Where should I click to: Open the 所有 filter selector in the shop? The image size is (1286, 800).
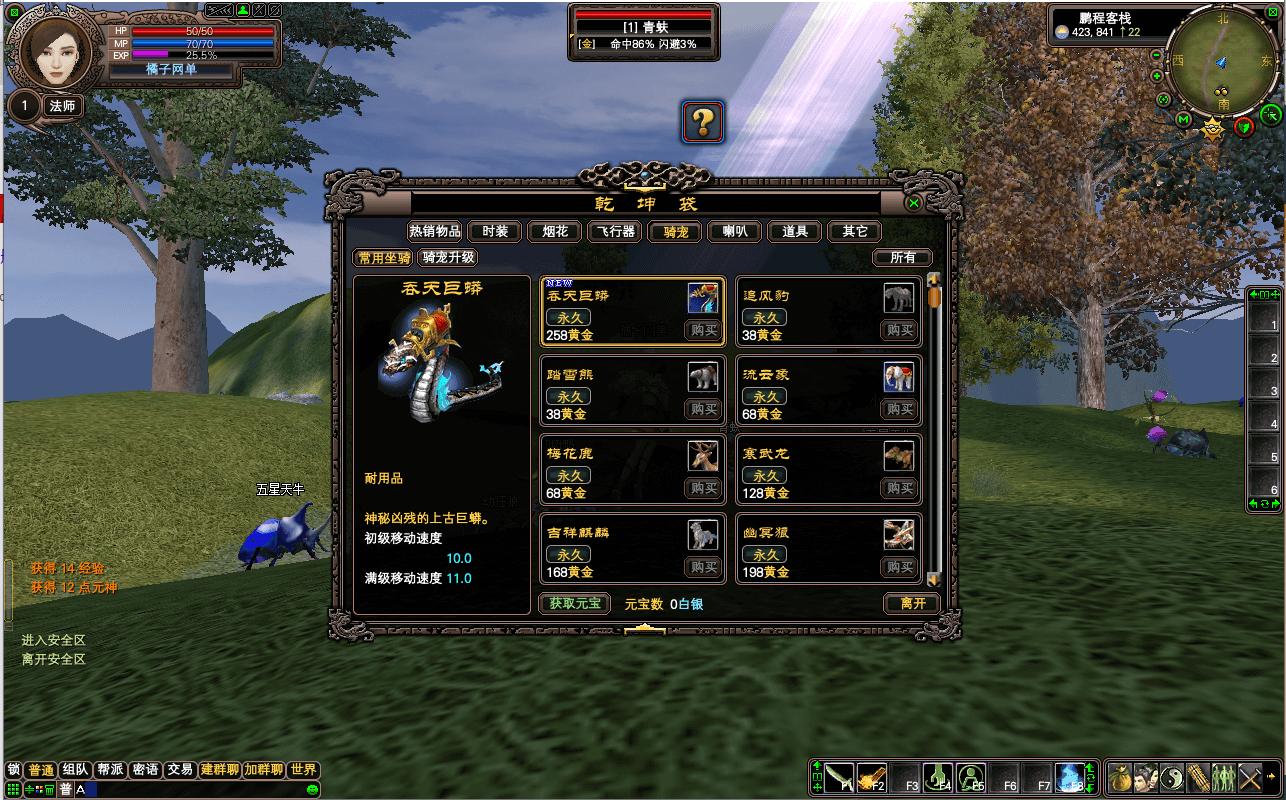903,257
